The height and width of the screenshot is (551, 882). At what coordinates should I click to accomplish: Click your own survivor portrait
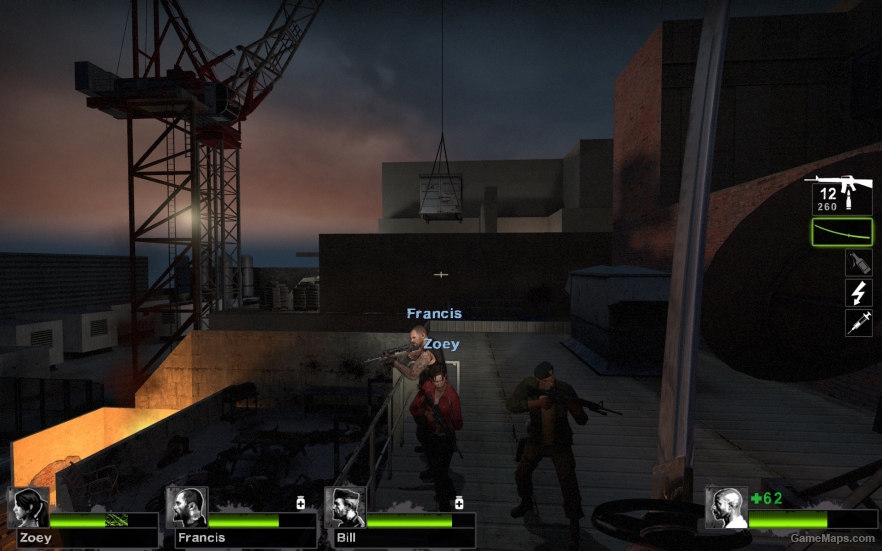[x=725, y=507]
